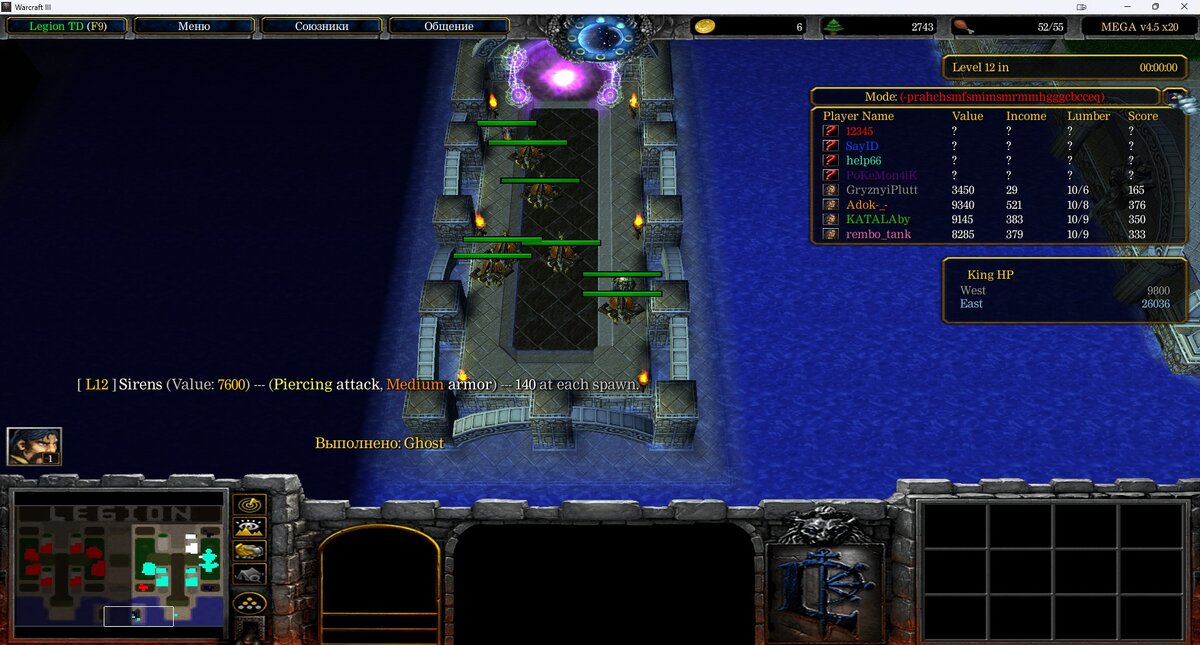Viewport: 1200px width, 645px height.
Task: Collapse the scoreboard with its minimize button
Action: click(1175, 96)
